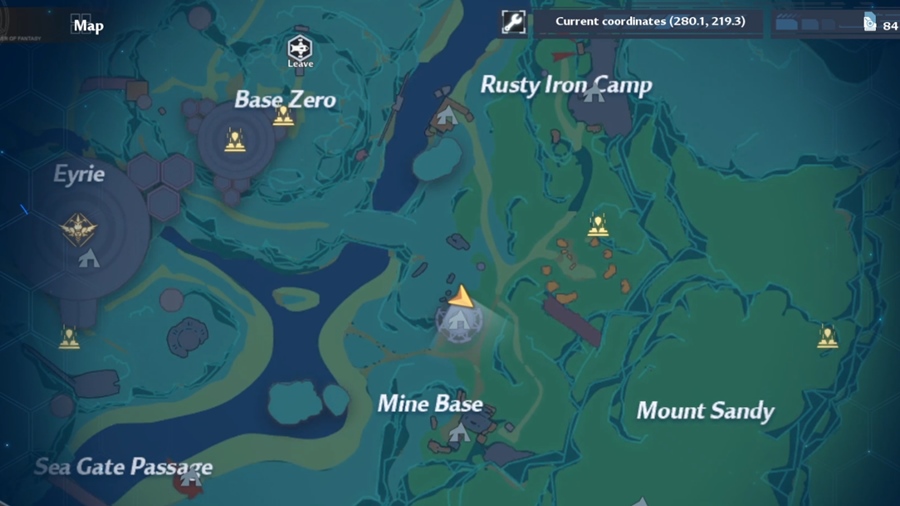Select the spacerift inside Base Zero's circular platform
The height and width of the screenshot is (506, 900).
click(x=235, y=141)
